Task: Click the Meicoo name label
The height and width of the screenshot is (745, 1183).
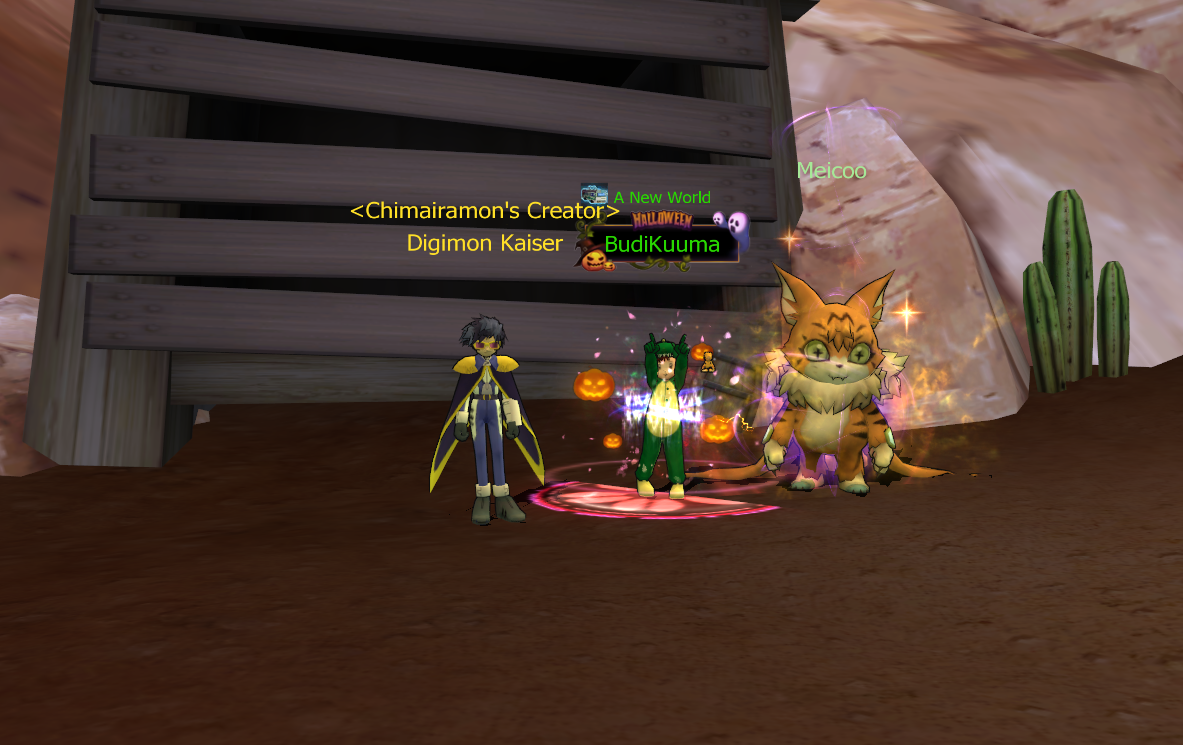Action: point(831,171)
